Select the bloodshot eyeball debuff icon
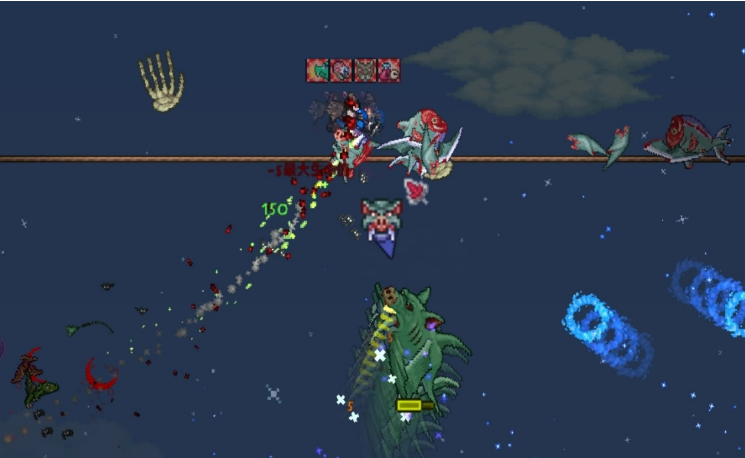 tap(342, 70)
